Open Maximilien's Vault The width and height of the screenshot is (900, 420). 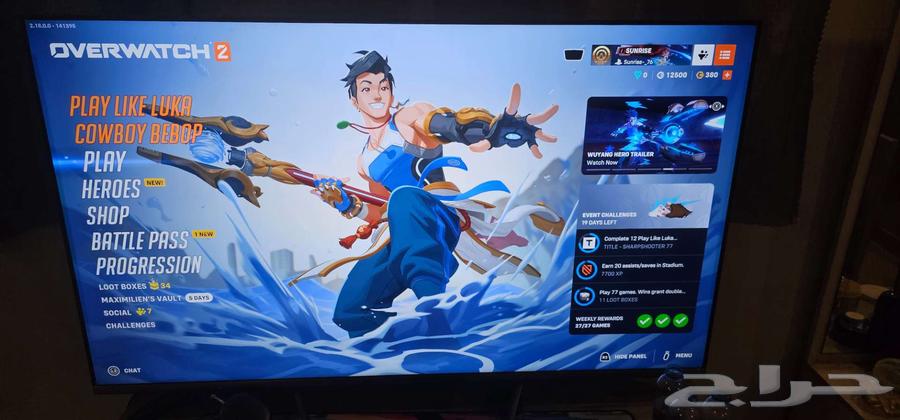(x=139, y=299)
